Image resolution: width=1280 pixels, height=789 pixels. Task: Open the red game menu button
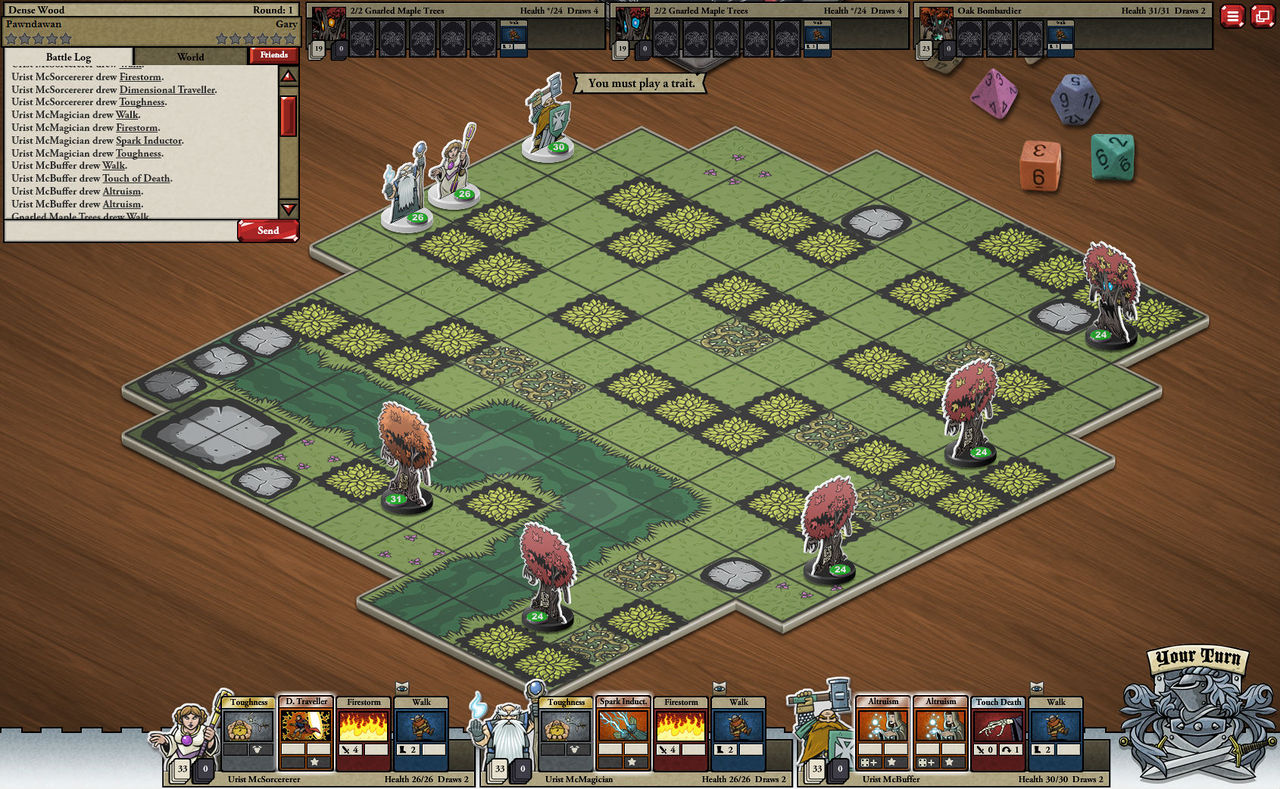point(1233,16)
